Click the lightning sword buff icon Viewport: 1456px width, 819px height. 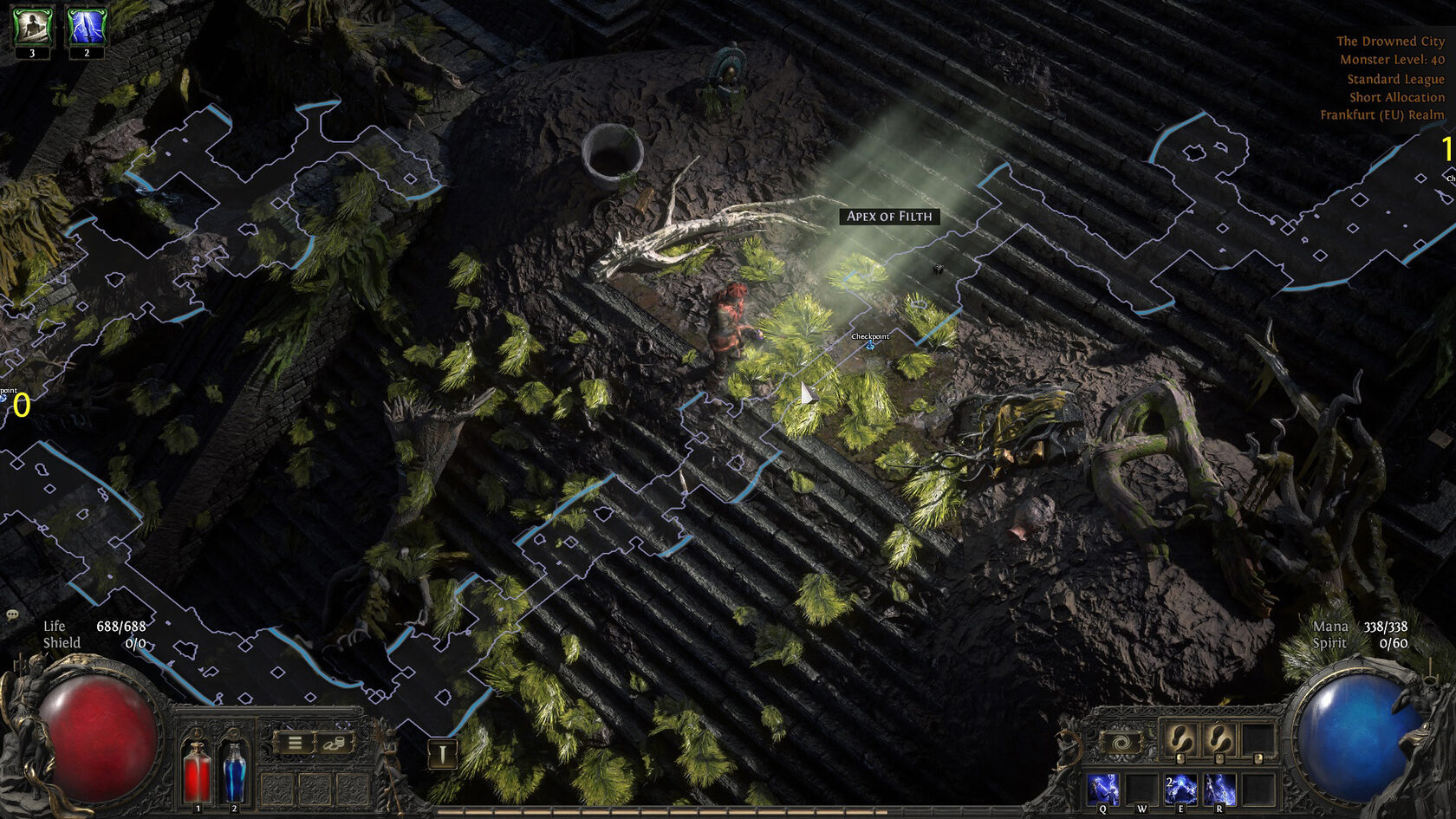[87, 27]
